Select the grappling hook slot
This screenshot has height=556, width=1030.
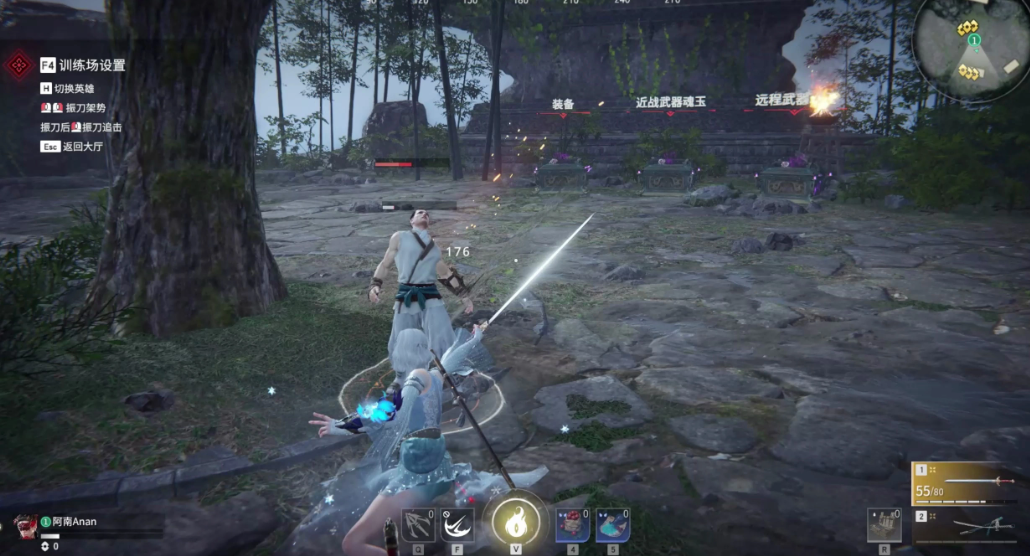coord(418,525)
